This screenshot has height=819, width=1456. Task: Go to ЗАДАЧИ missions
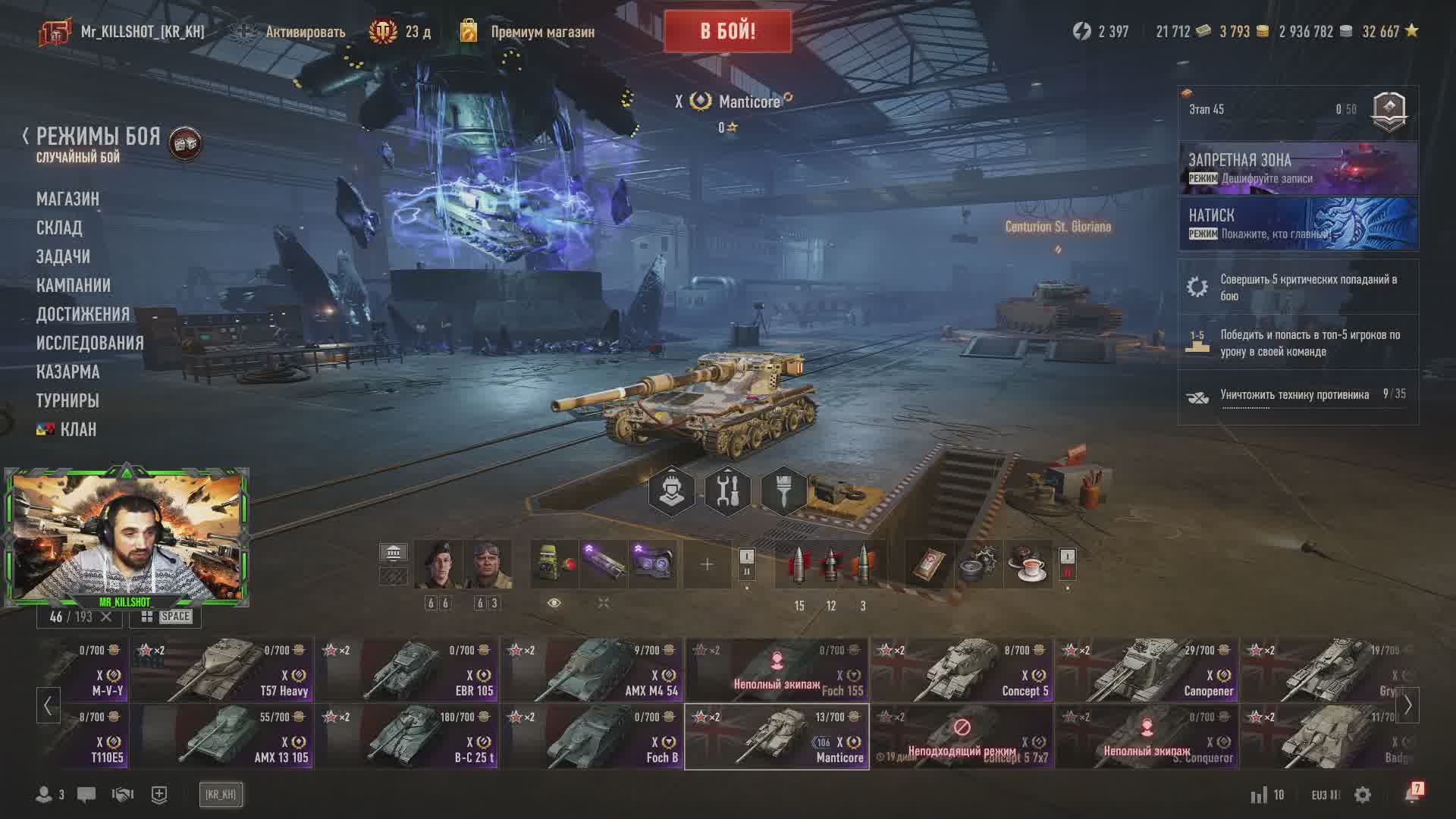pos(63,256)
